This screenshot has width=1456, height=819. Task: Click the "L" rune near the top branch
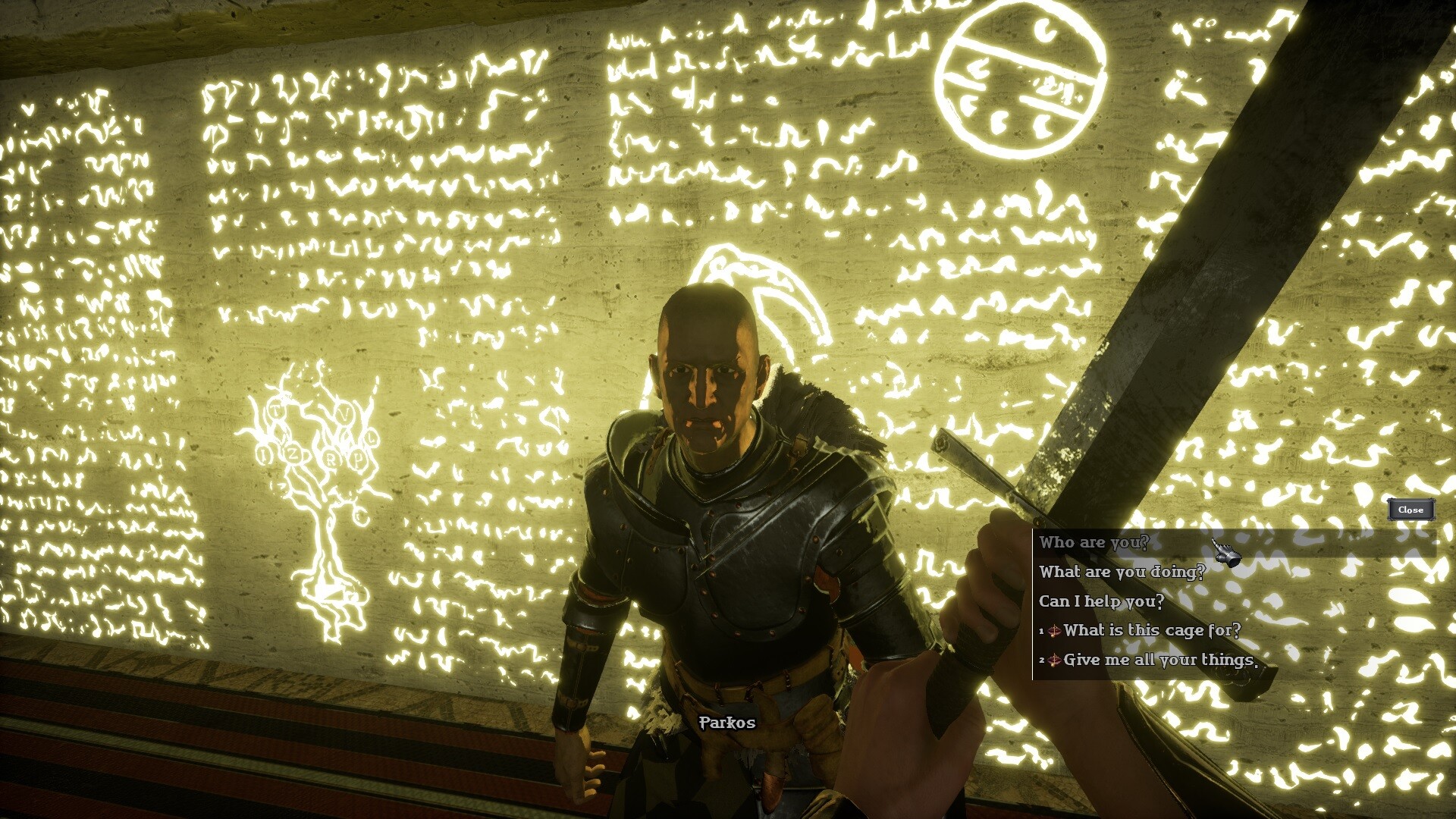click(372, 438)
